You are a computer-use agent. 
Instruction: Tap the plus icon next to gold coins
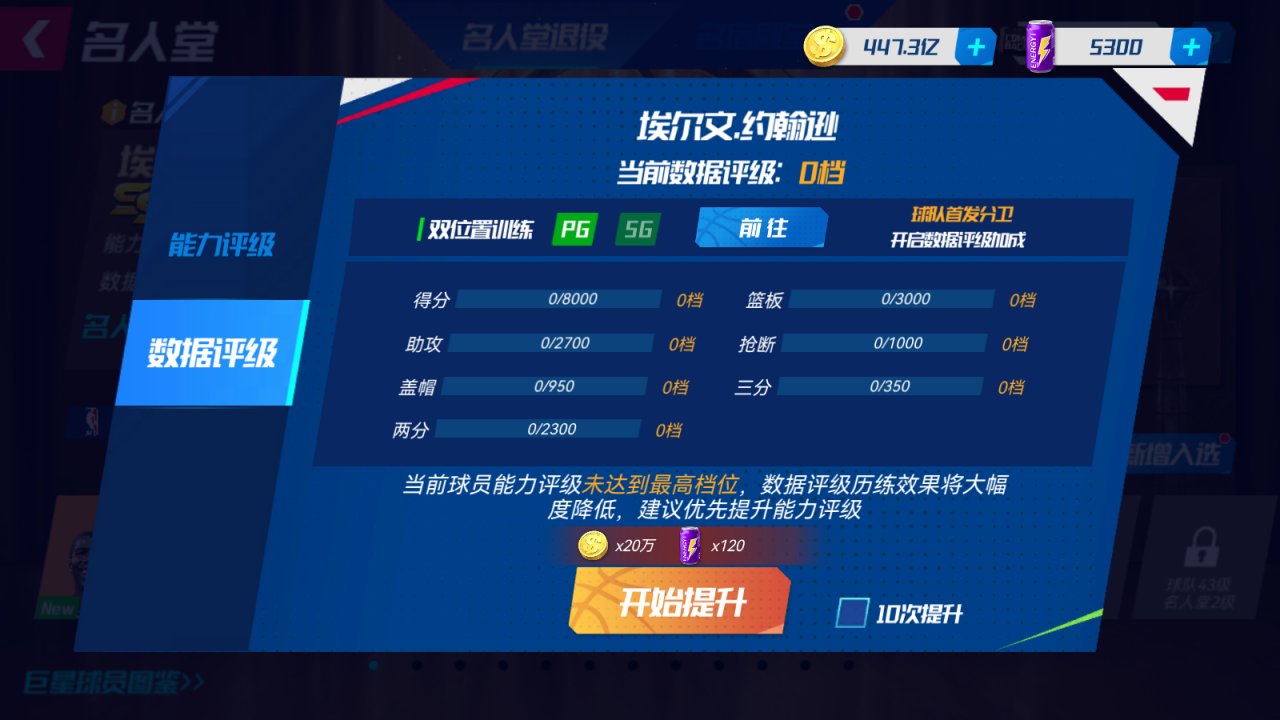pyautogui.click(x=974, y=45)
